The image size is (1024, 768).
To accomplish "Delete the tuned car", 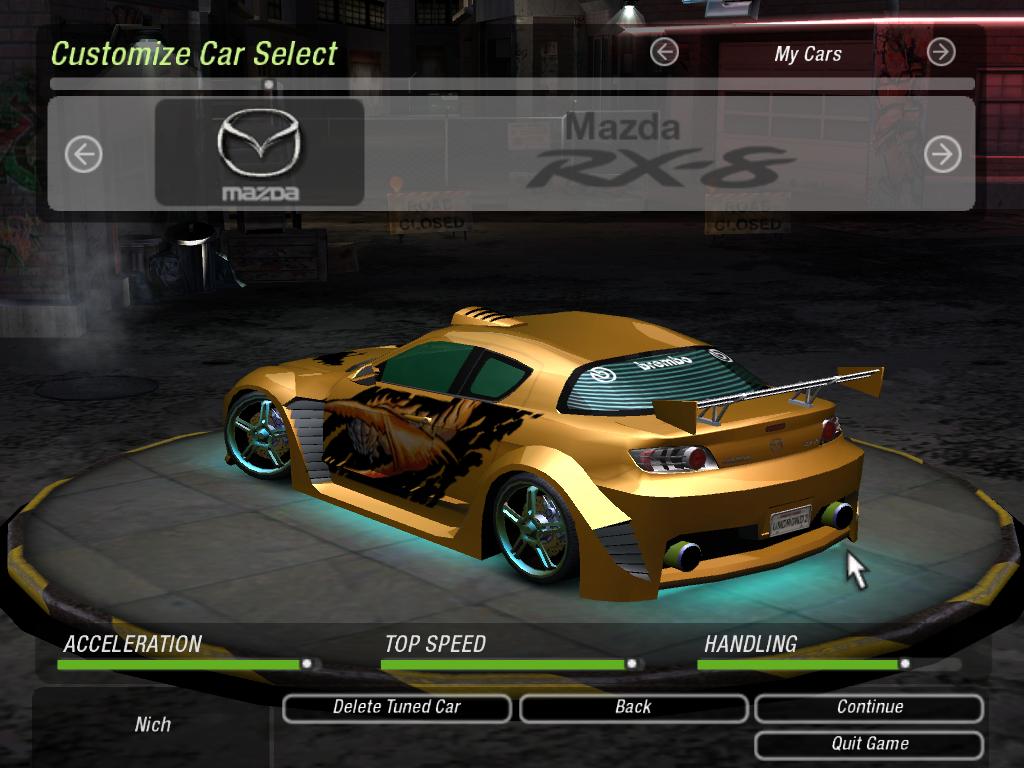I will 397,708.
